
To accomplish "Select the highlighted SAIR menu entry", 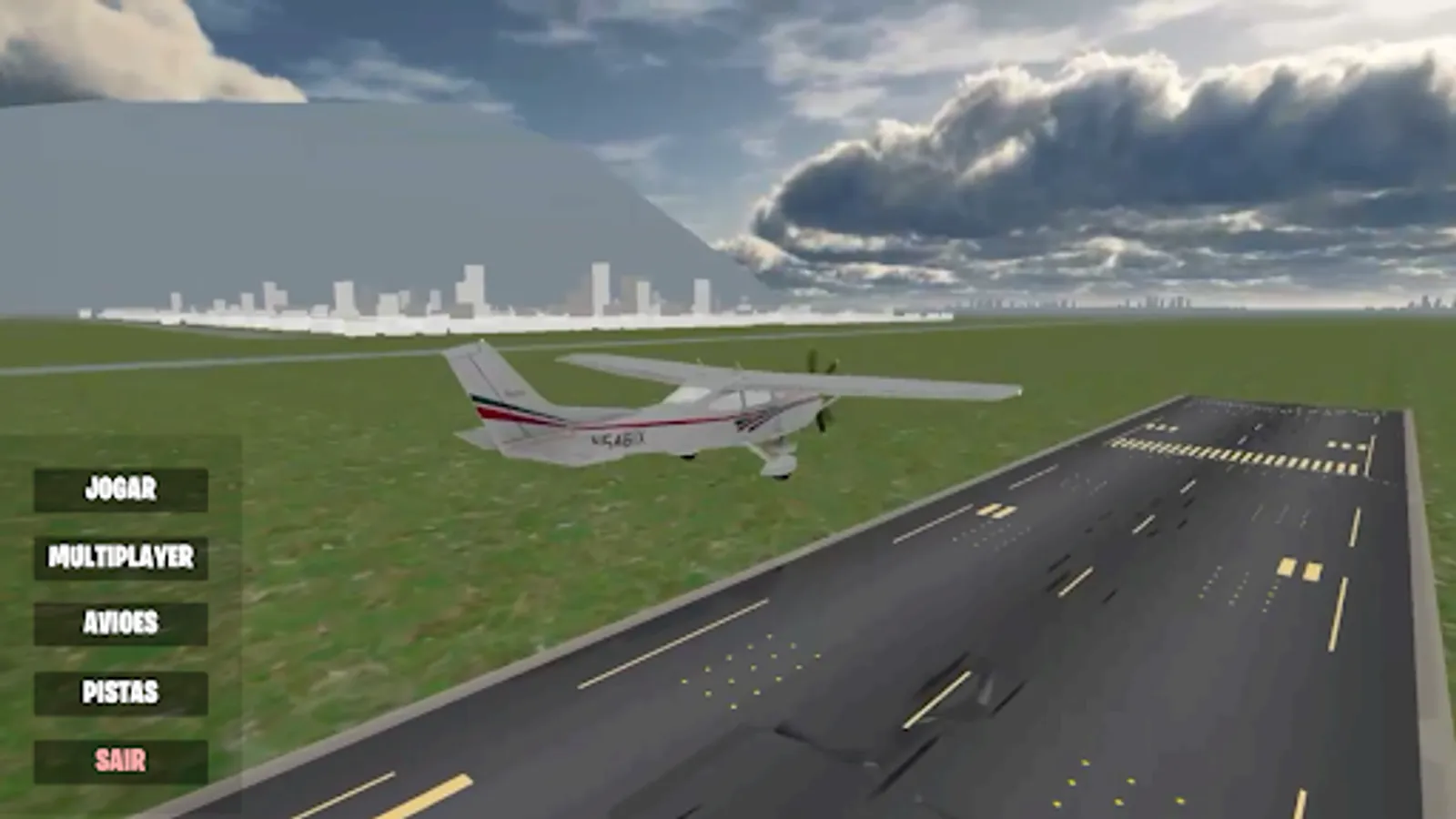I will 119,757.
